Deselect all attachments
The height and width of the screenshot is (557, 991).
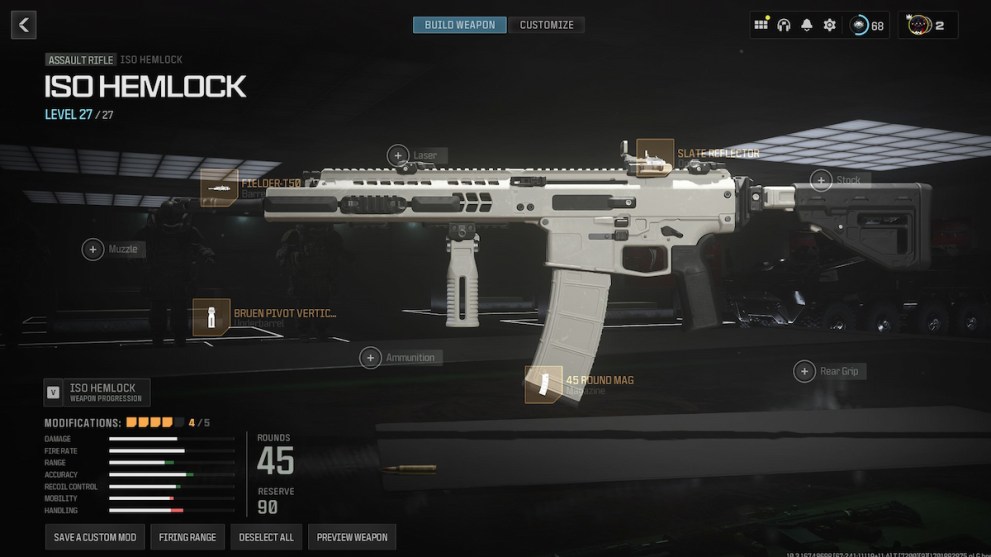tap(266, 537)
